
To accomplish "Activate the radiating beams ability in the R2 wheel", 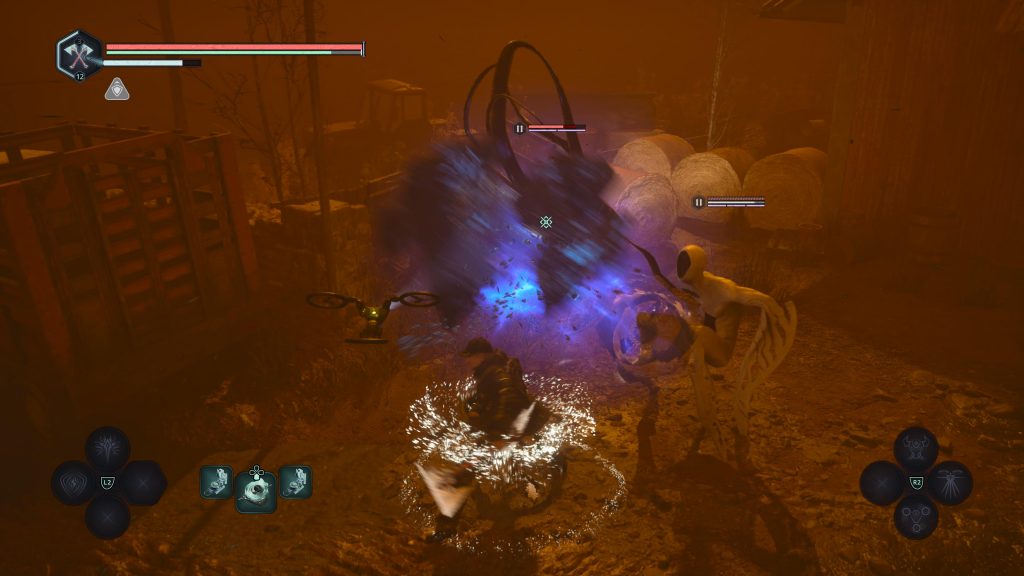I will click(949, 483).
